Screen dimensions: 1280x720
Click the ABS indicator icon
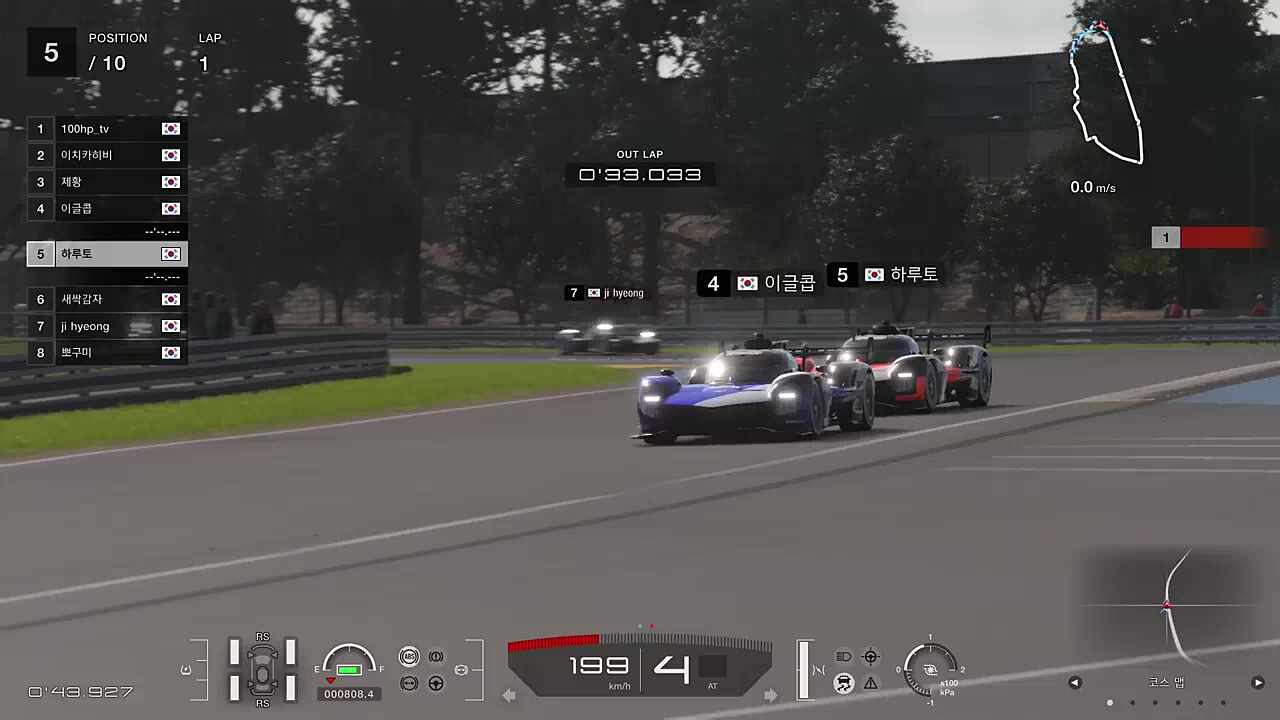click(x=408, y=656)
